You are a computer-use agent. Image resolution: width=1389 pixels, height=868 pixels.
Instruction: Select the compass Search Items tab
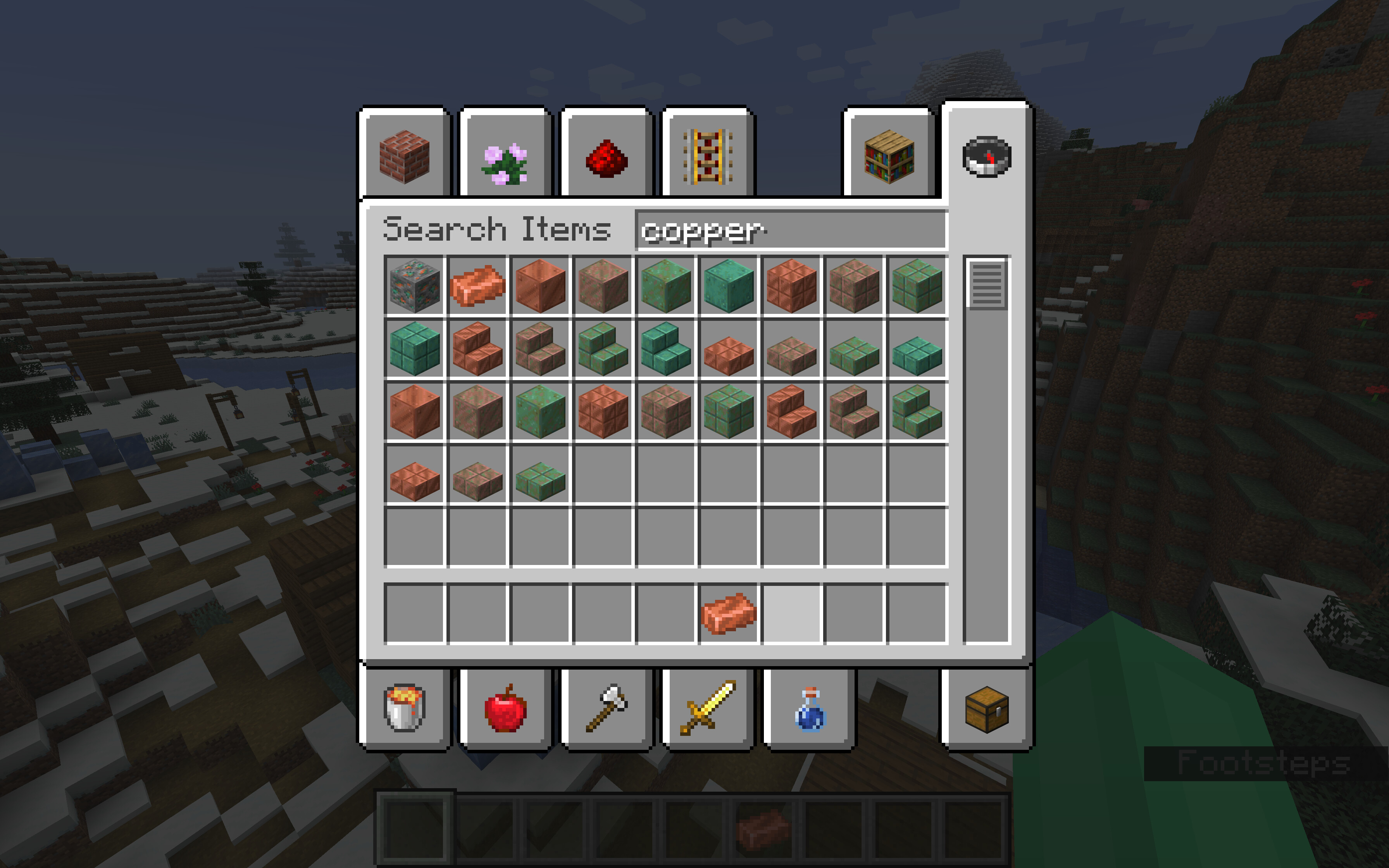(x=987, y=156)
